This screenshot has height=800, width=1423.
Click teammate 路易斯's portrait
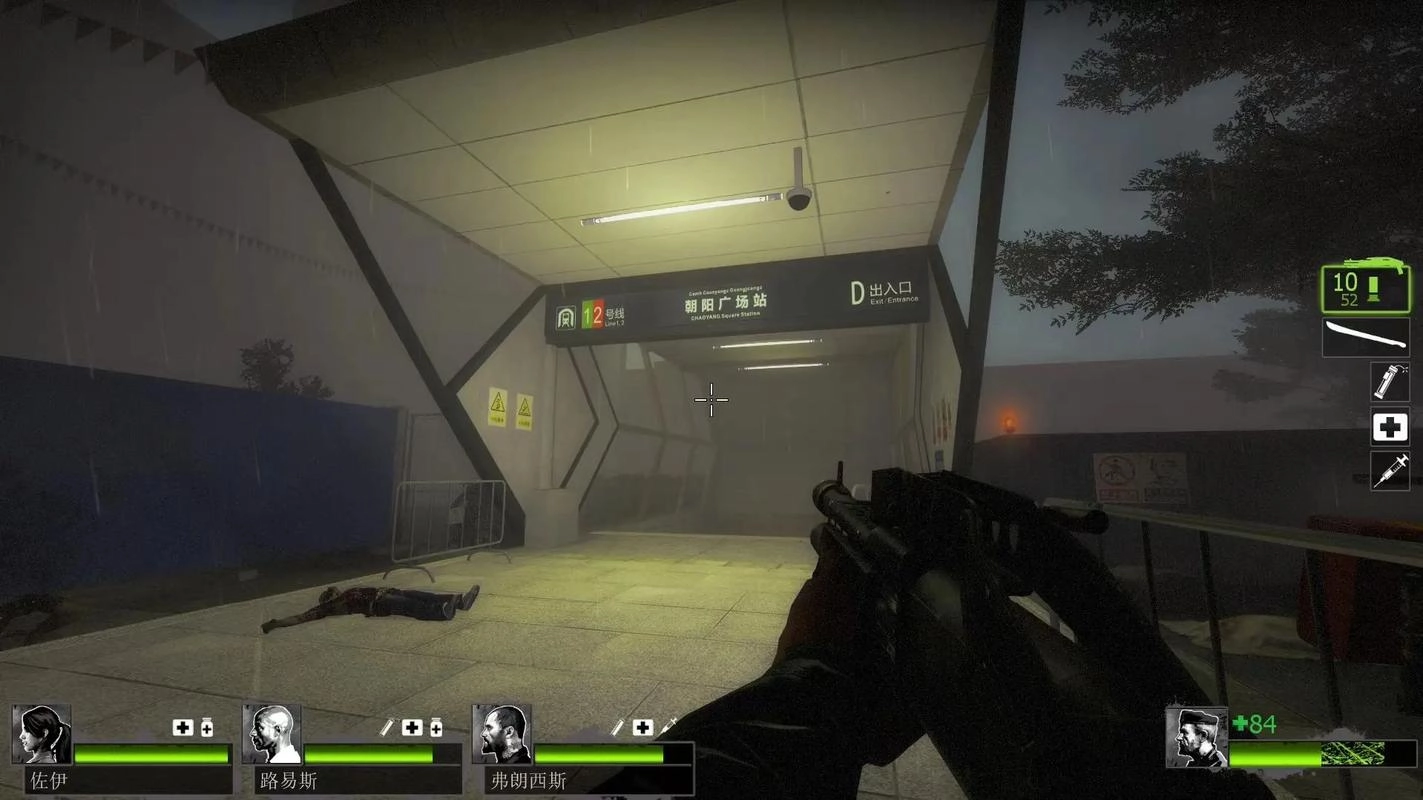coord(272,734)
